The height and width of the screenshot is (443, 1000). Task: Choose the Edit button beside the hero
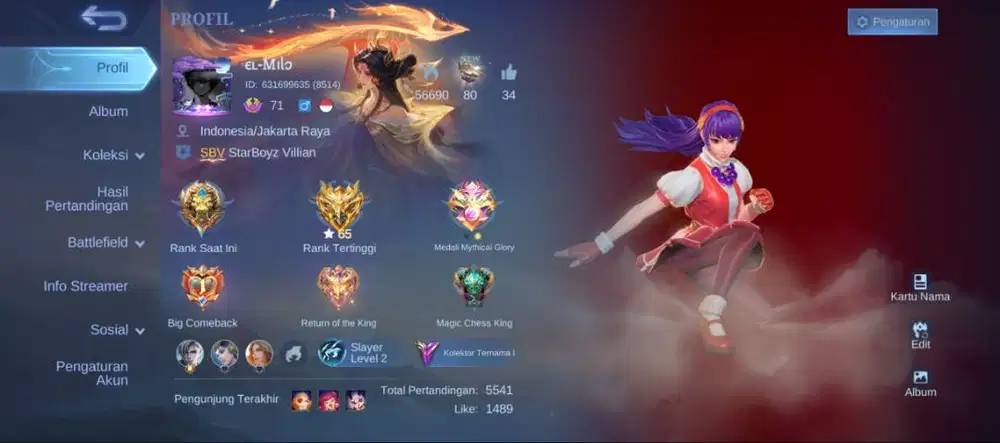pos(920,335)
